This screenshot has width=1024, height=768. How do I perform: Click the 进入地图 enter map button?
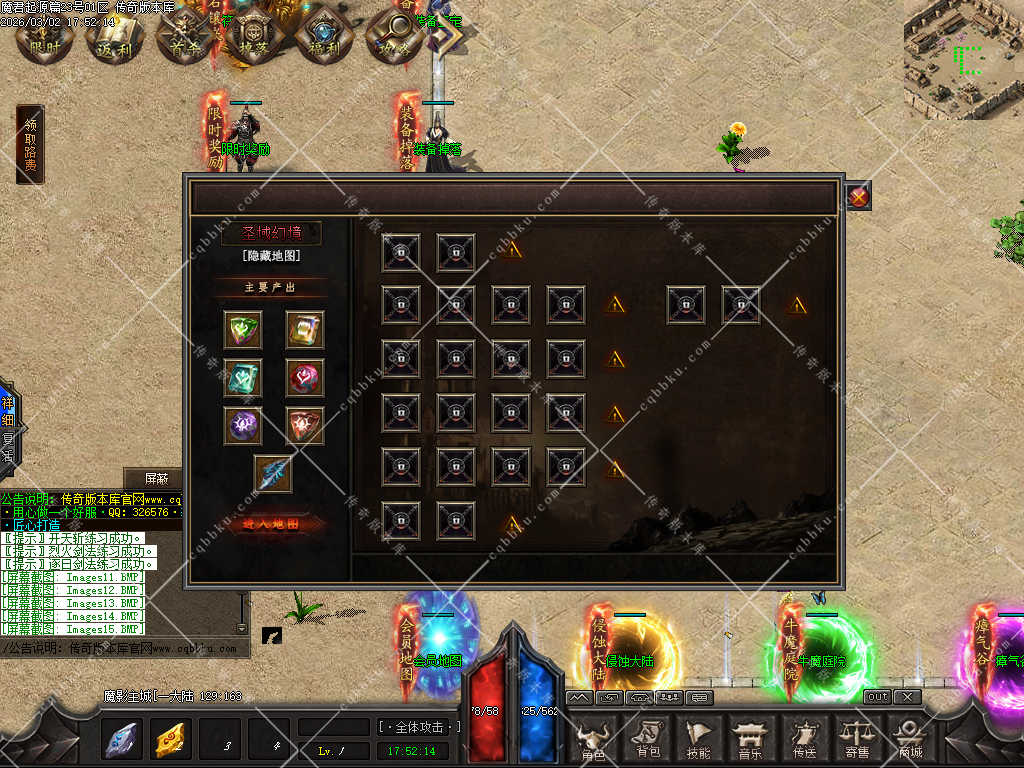pyautogui.click(x=269, y=524)
